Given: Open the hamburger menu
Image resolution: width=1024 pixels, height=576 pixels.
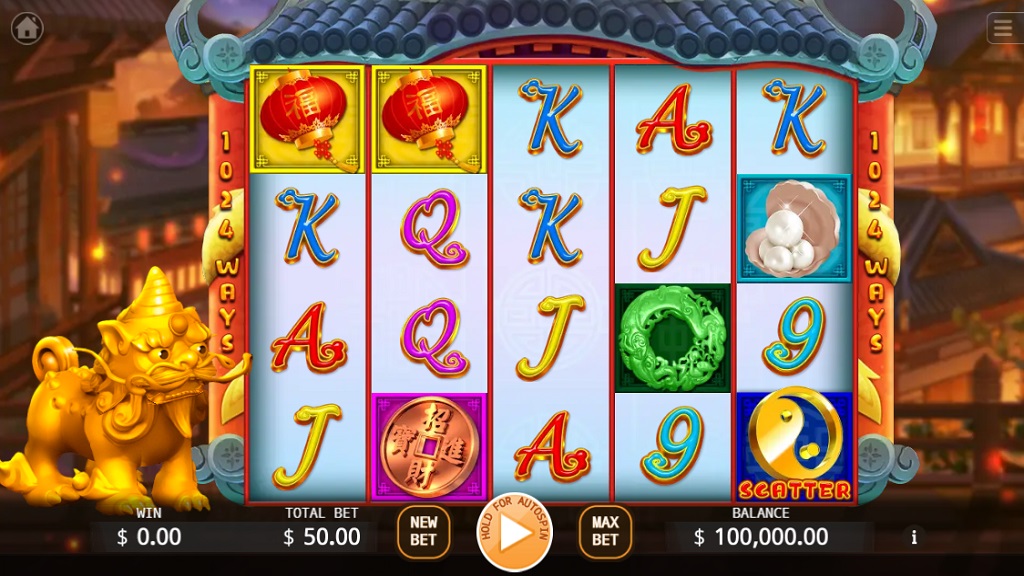Looking at the screenshot, I should 1003,28.
